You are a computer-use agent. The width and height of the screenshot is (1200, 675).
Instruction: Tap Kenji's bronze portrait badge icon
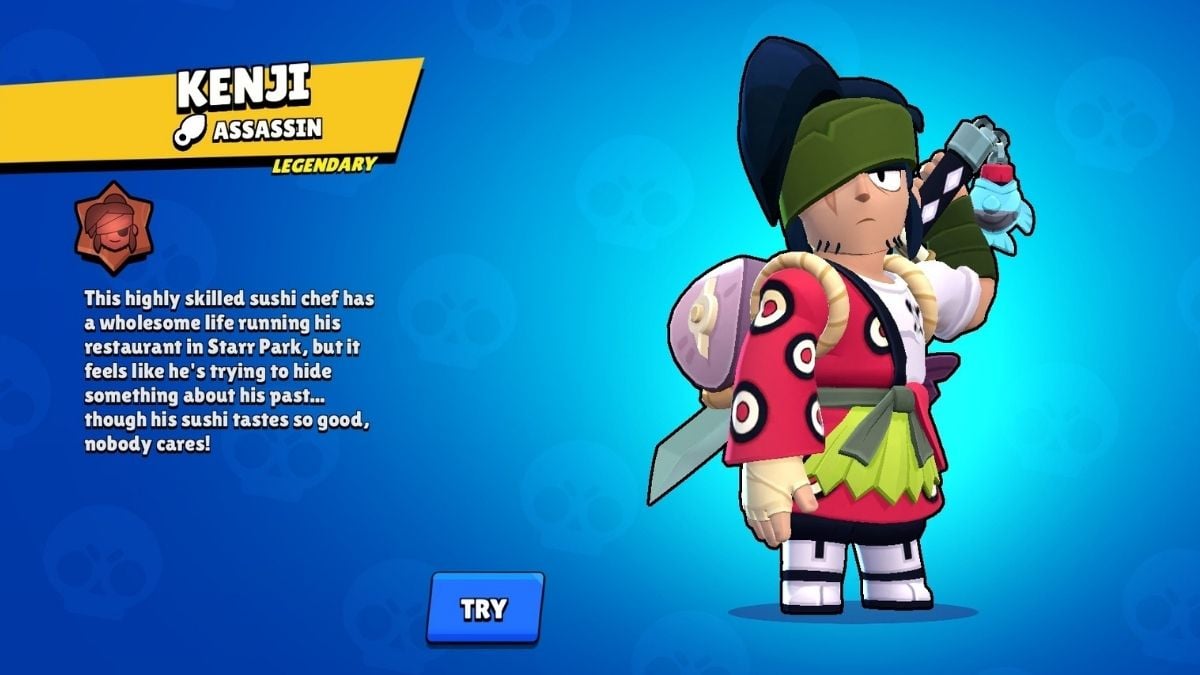coord(114,228)
